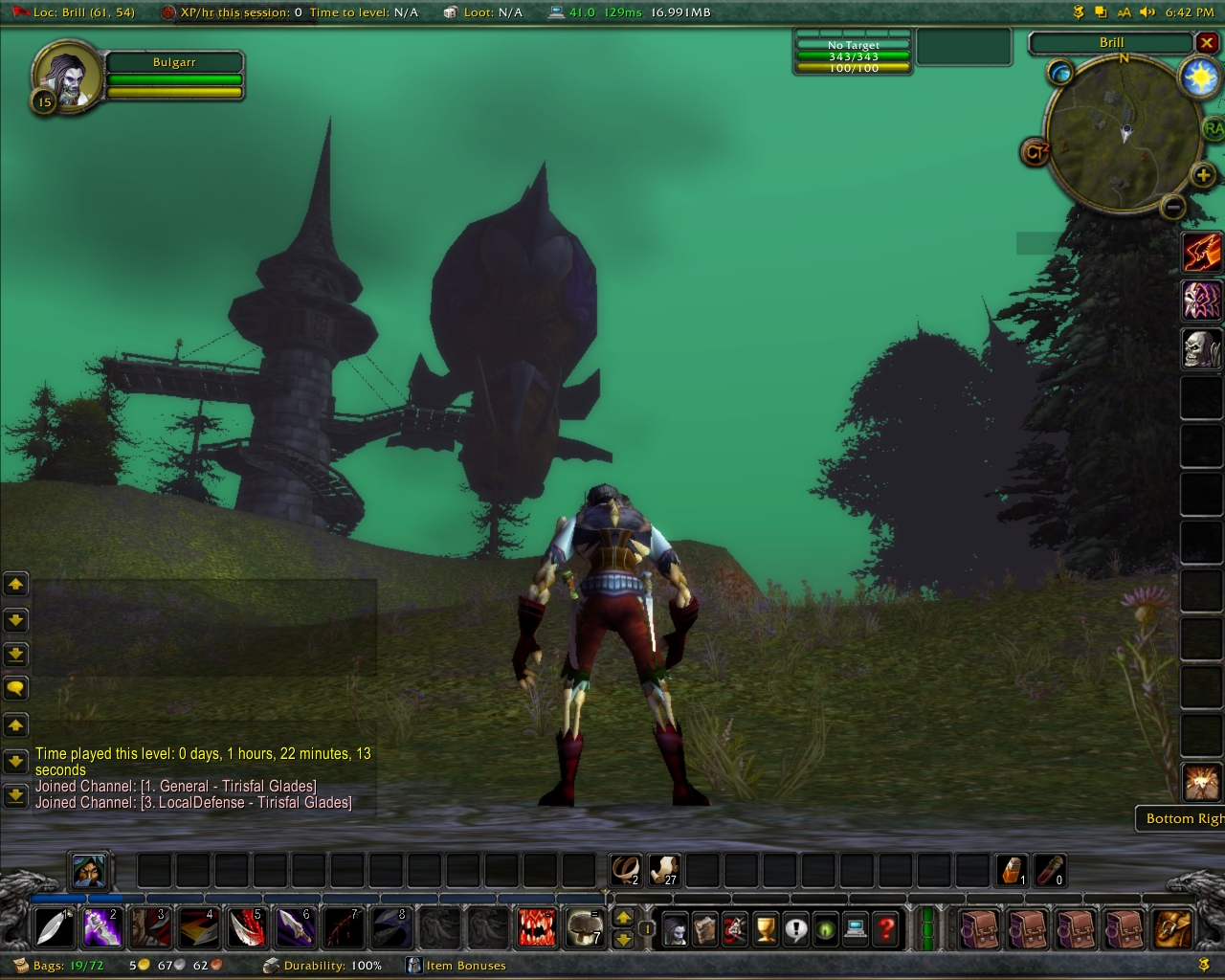Select Bulgarr's player portrait

pyautogui.click(x=67, y=75)
